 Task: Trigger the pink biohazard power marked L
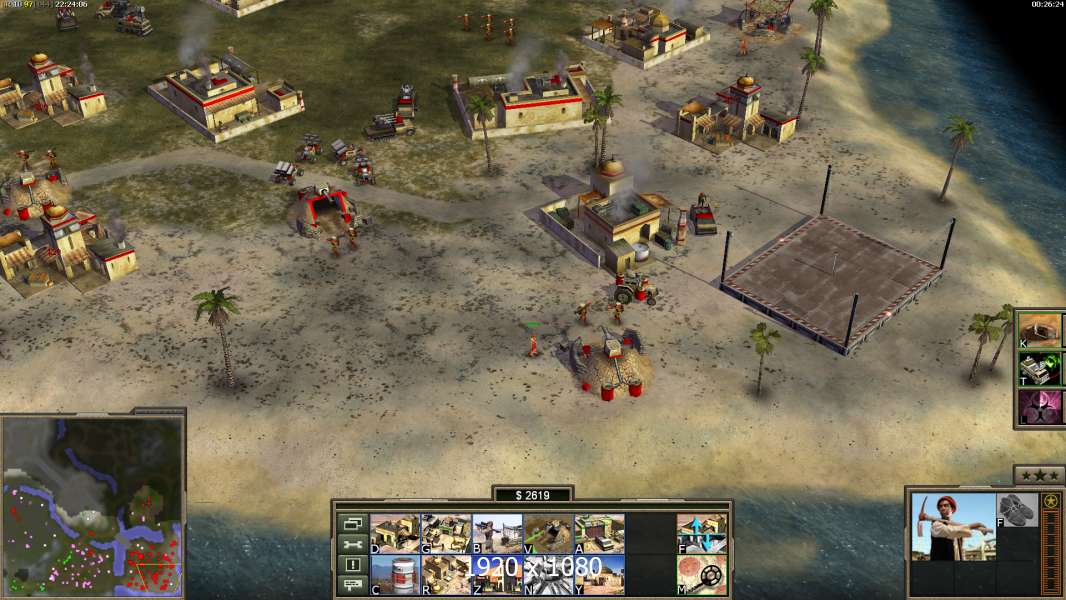point(1039,407)
